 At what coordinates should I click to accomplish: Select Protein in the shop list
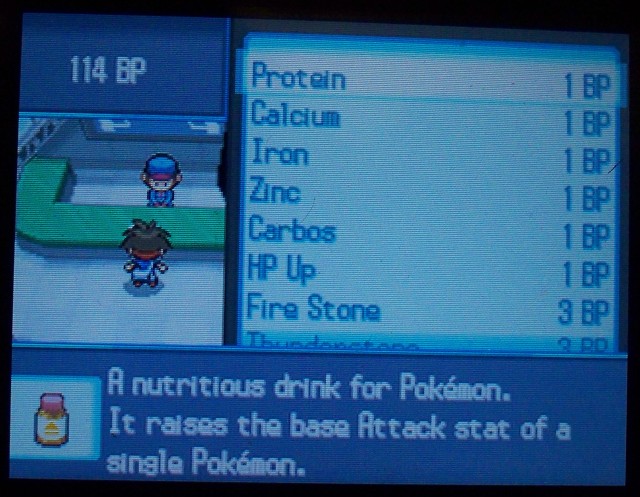pos(300,77)
